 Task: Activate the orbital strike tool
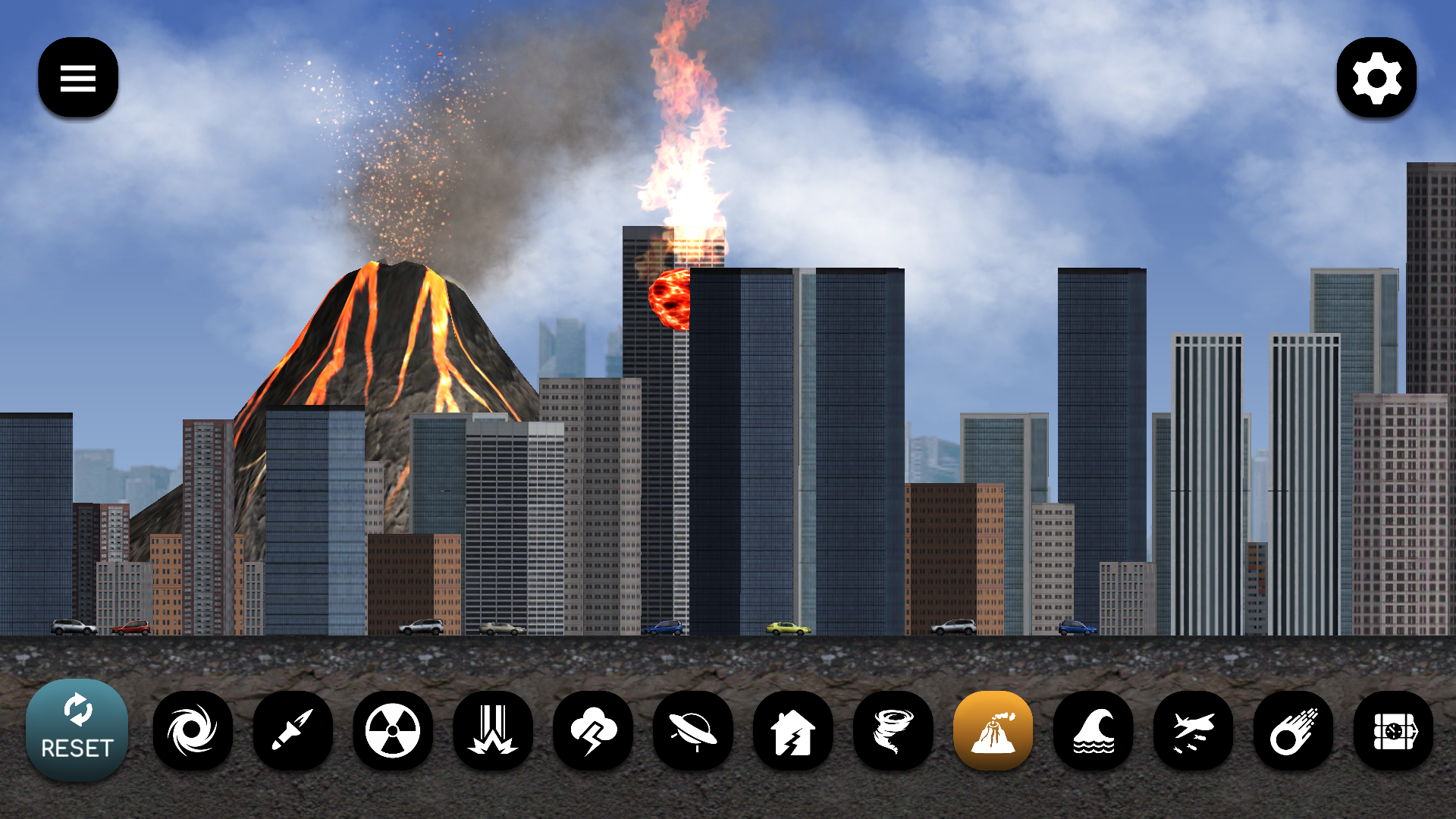(x=494, y=730)
